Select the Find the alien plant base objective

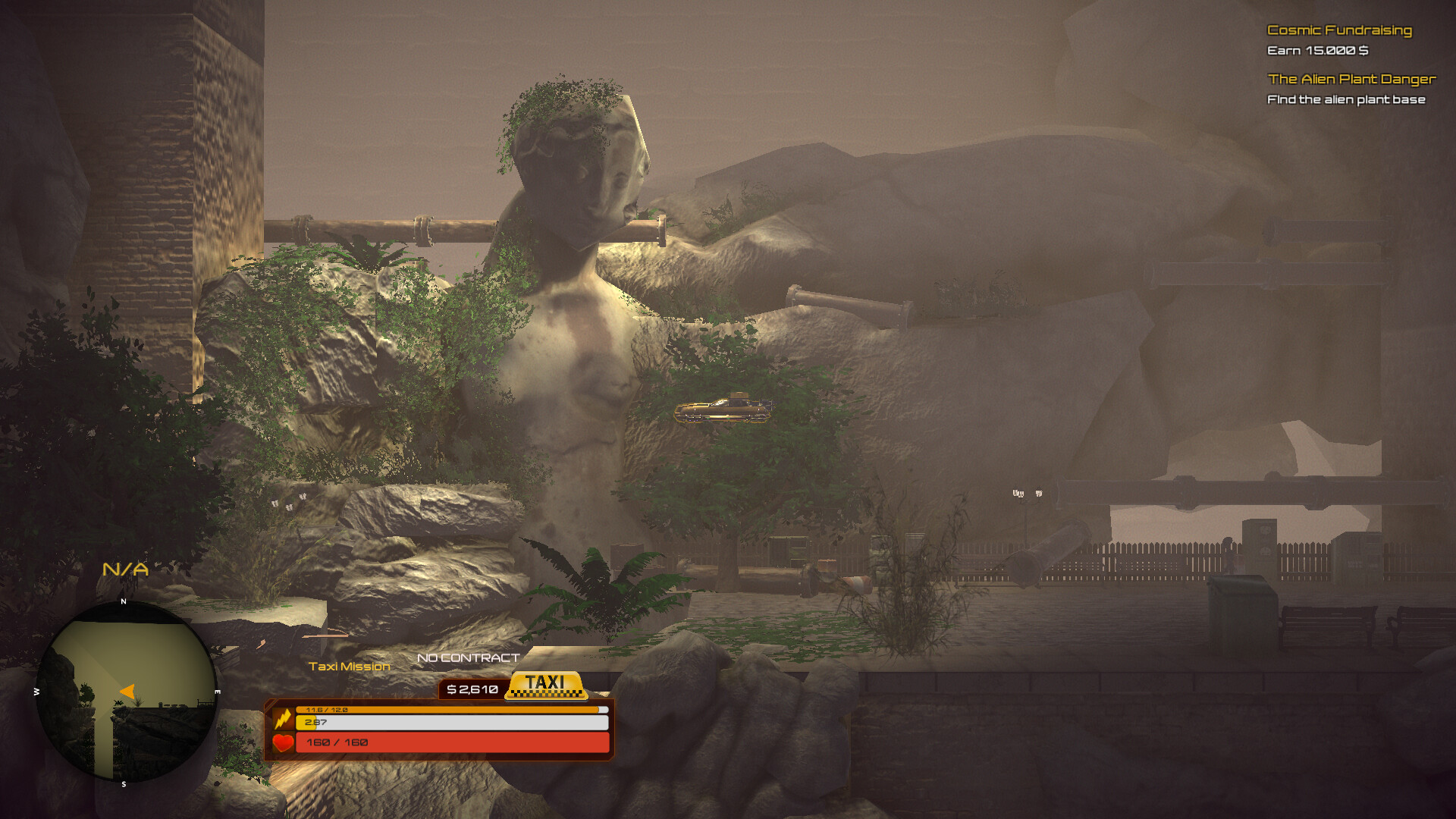[x=1346, y=99]
